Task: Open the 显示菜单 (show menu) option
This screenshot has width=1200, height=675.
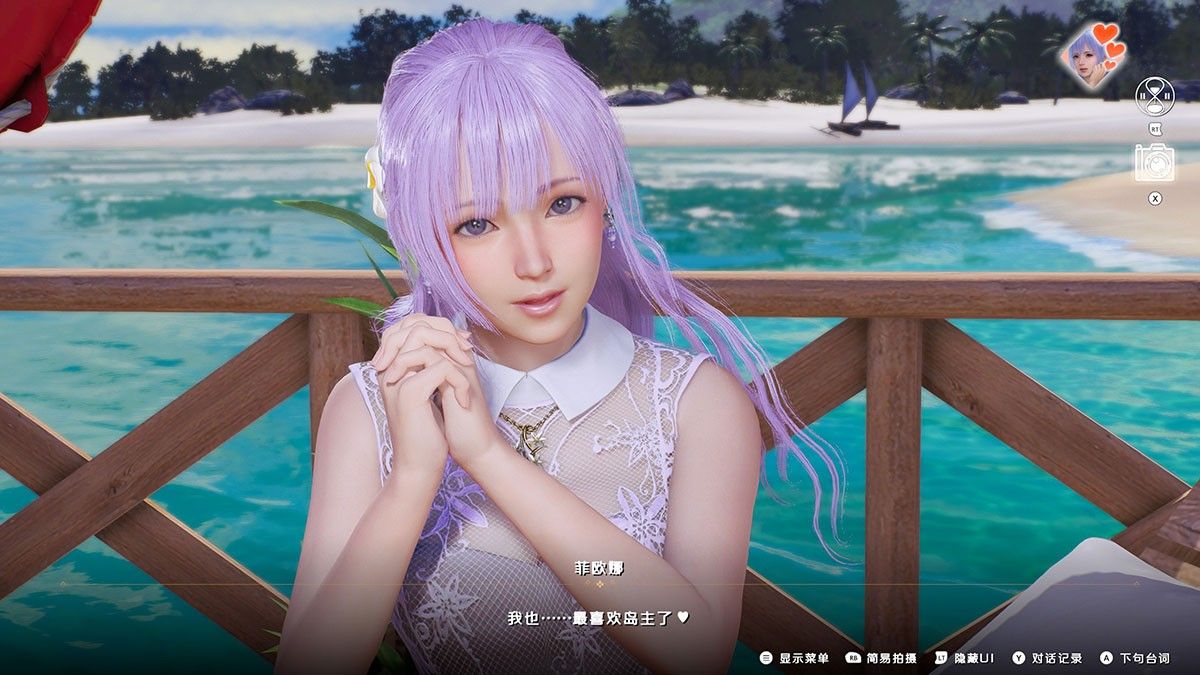Action: point(795,658)
